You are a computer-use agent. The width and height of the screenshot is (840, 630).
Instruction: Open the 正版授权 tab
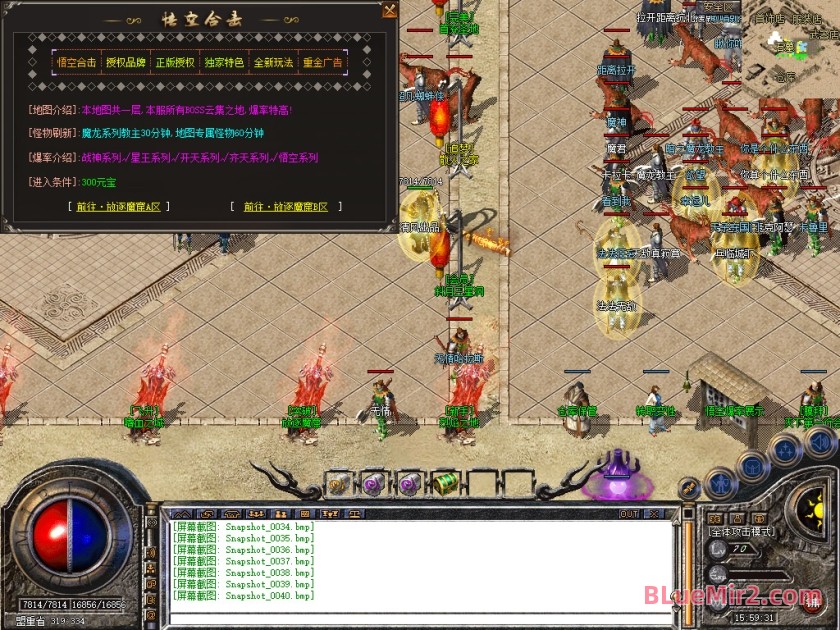175,62
